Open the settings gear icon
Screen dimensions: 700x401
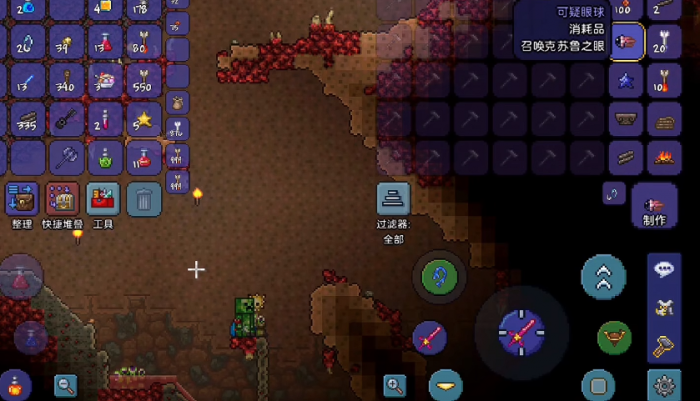(663, 385)
